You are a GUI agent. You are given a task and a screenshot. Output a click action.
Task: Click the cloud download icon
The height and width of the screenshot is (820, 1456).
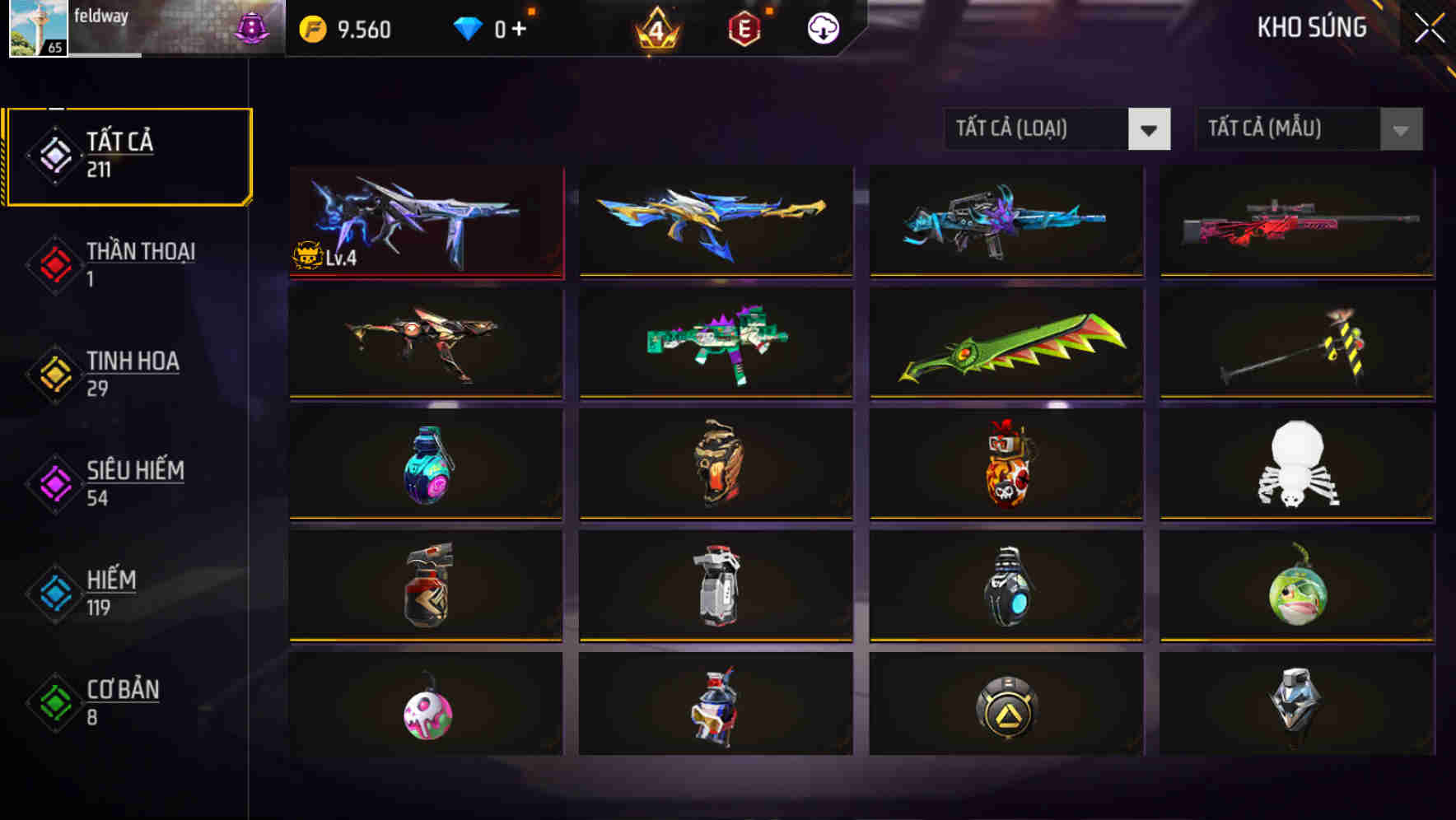pyautogui.click(x=822, y=27)
